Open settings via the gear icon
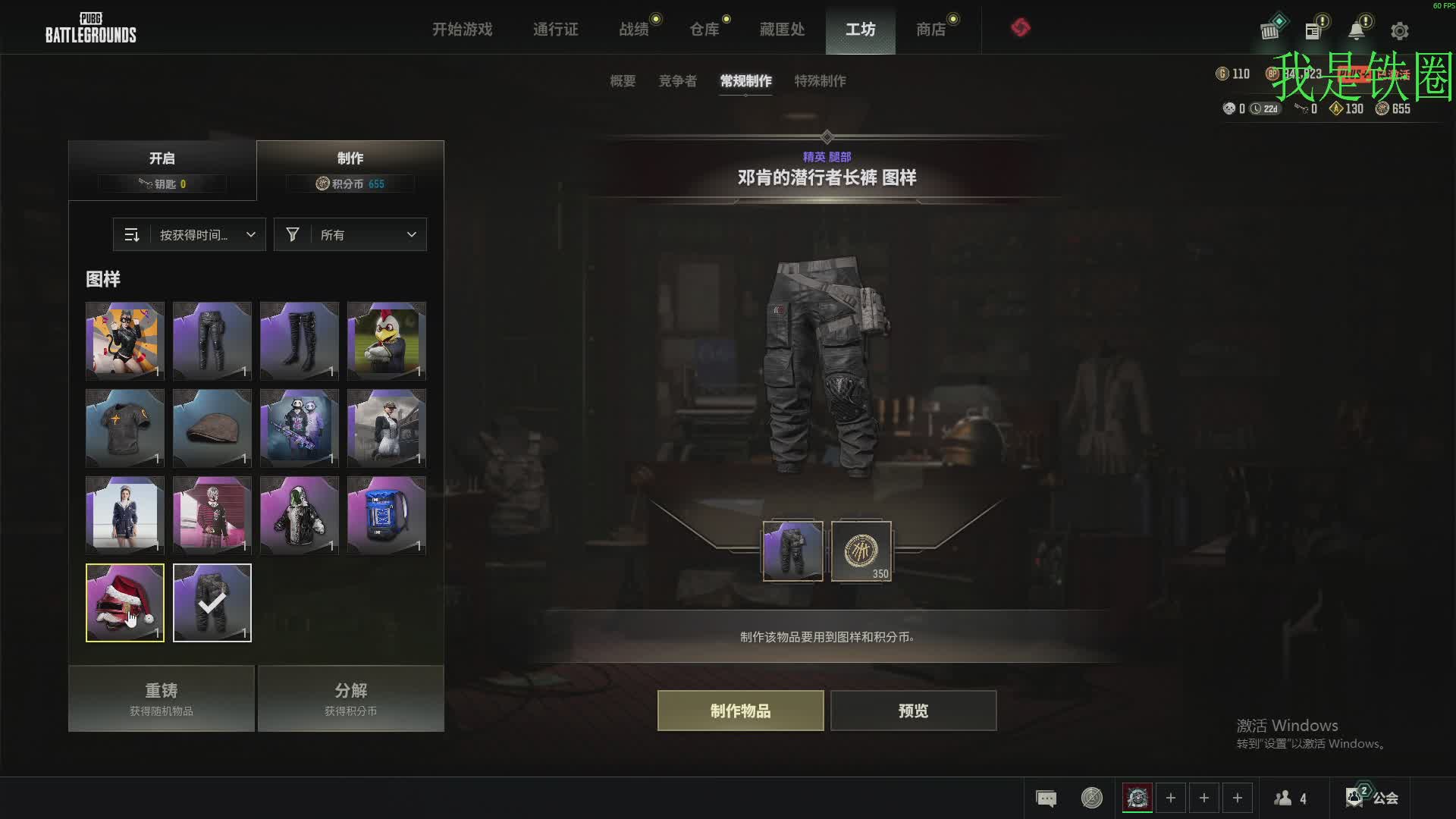Screen dimensions: 1456x819 1399,31
